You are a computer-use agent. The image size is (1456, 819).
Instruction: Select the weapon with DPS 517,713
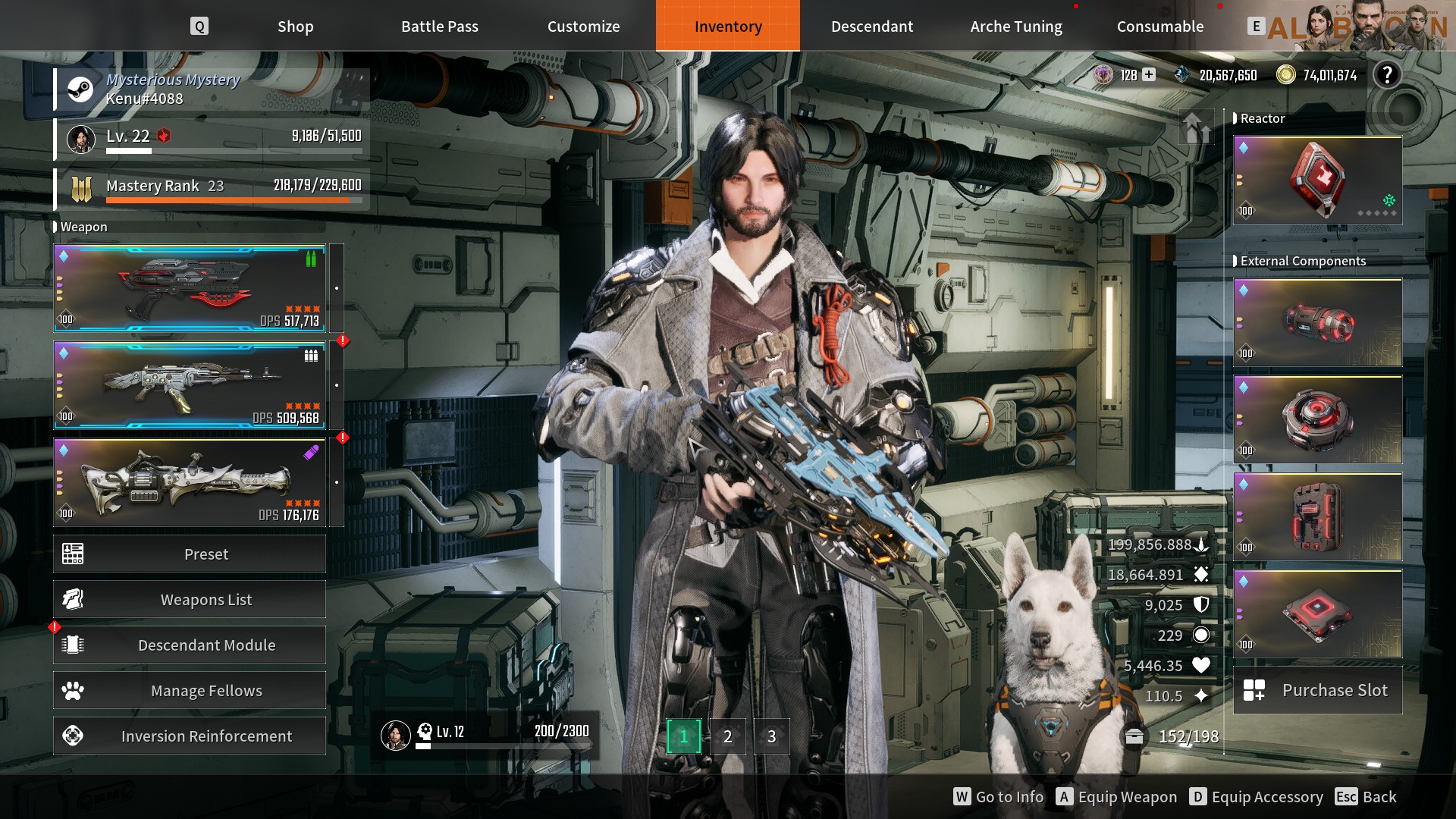190,288
